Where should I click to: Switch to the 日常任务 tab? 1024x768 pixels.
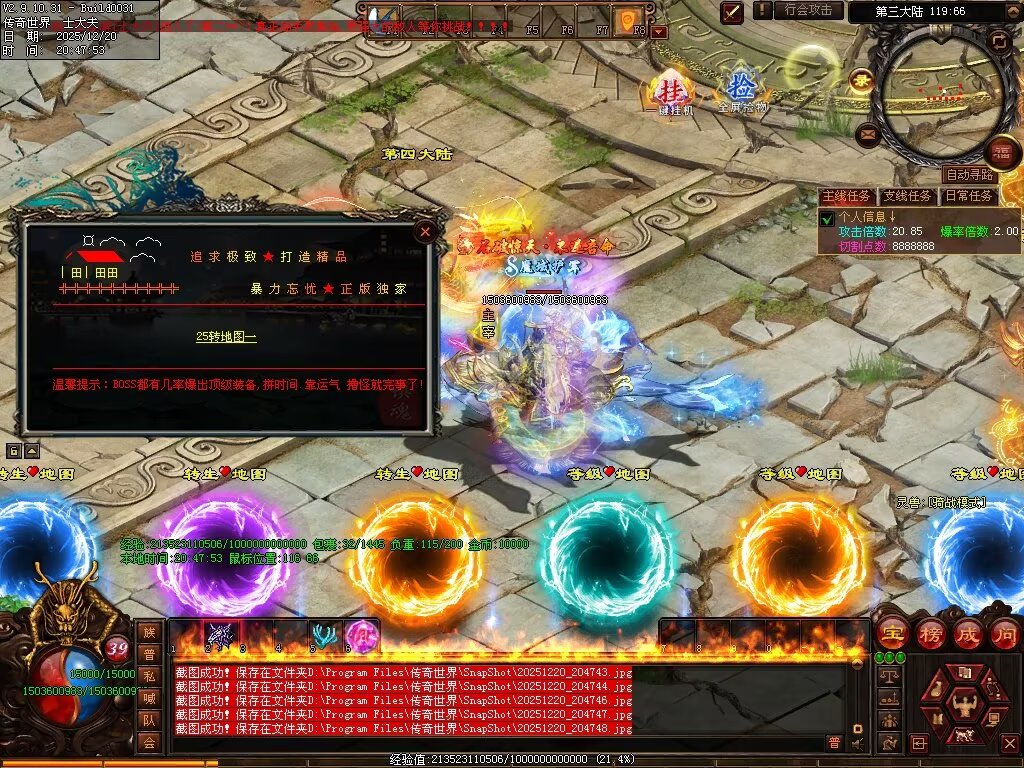969,197
